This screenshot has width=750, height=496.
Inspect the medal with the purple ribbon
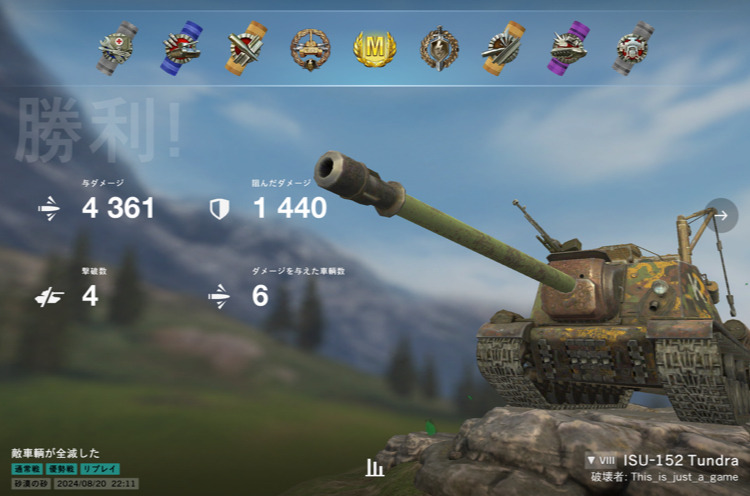pos(568,48)
